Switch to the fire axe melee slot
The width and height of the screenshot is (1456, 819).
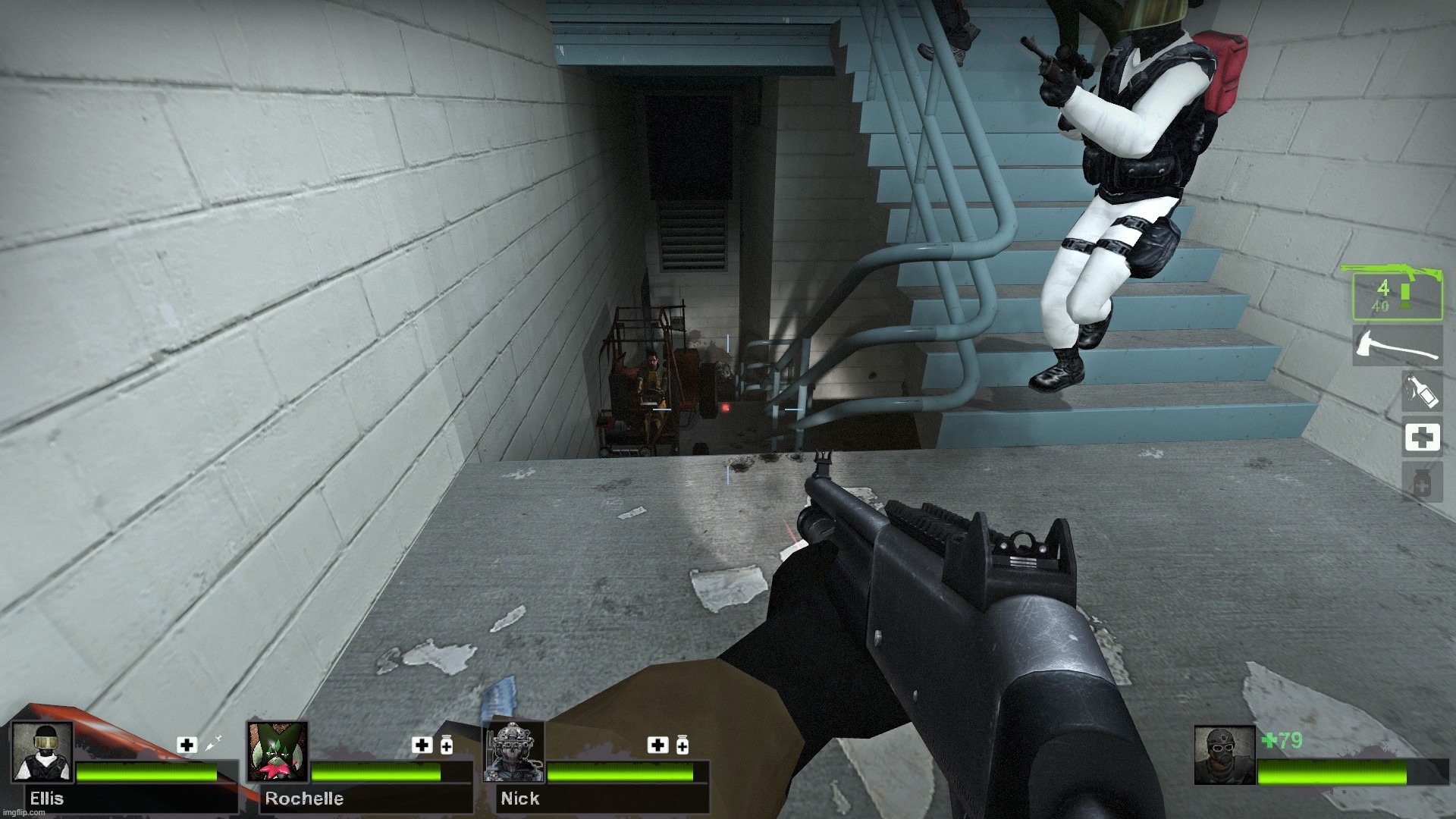click(1397, 346)
